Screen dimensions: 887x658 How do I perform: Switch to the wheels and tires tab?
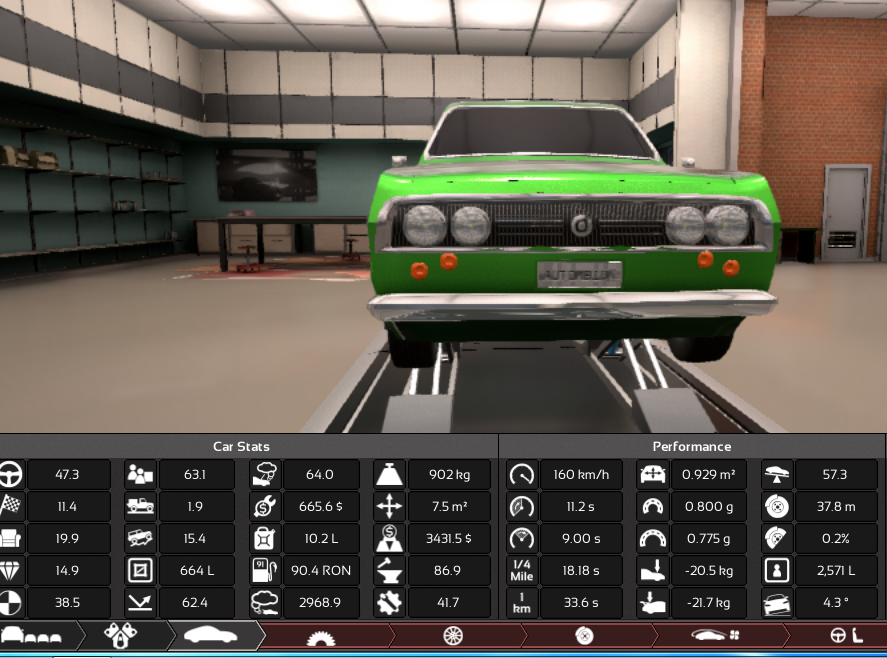click(454, 636)
